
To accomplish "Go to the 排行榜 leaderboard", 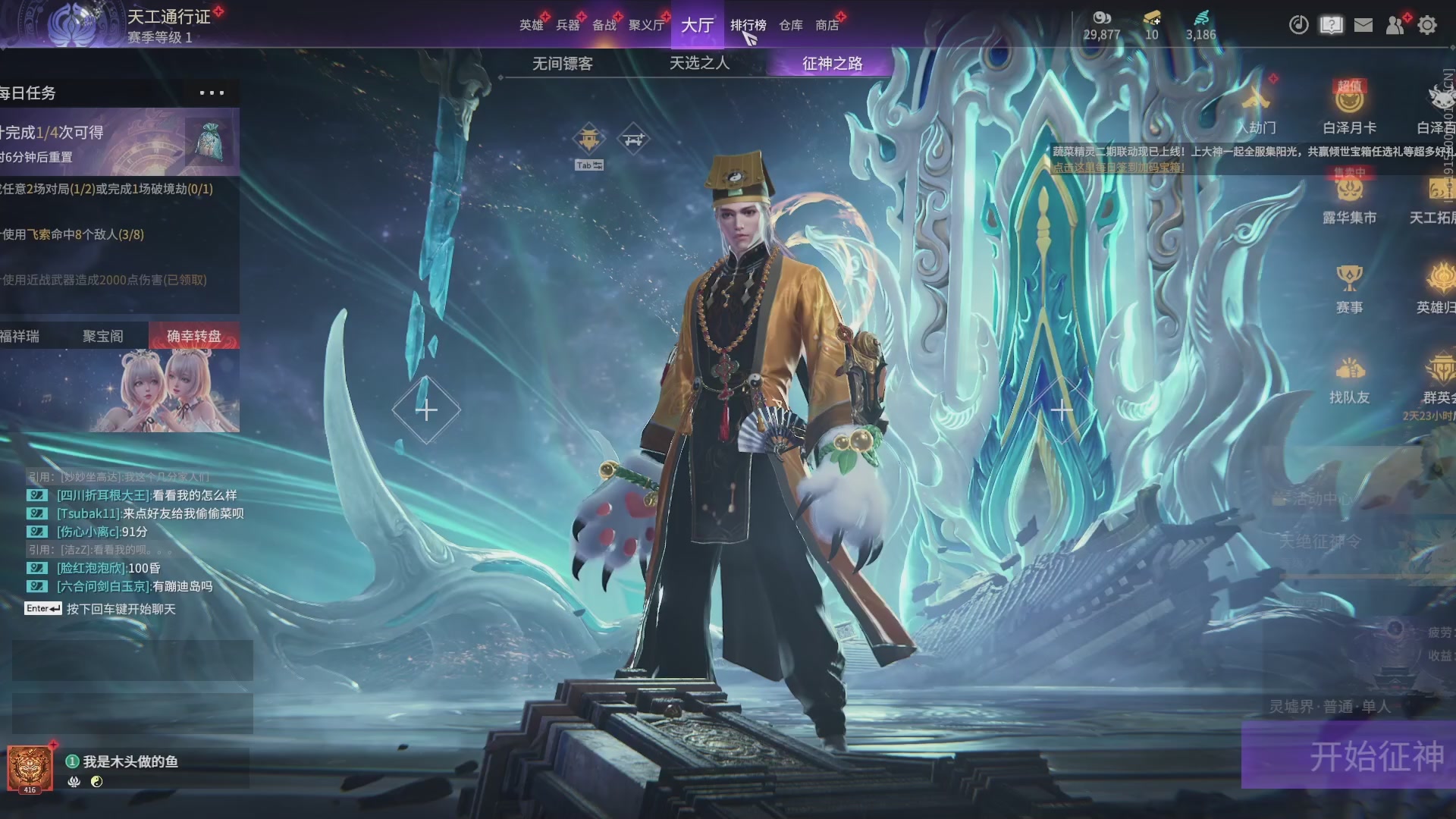I will tap(748, 25).
